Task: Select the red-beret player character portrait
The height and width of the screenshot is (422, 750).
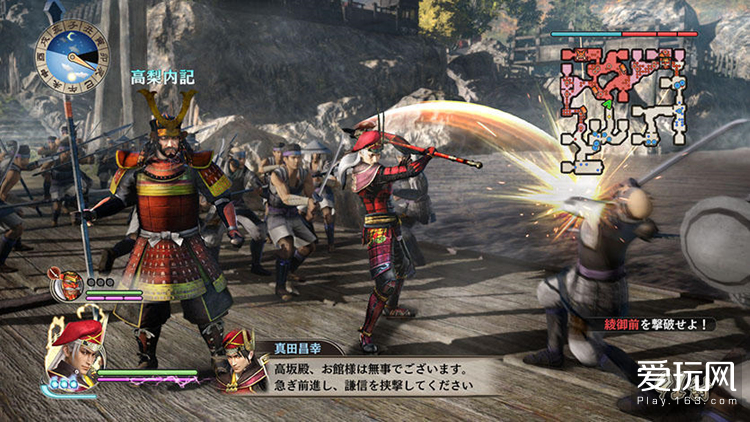Action: (x=76, y=353)
